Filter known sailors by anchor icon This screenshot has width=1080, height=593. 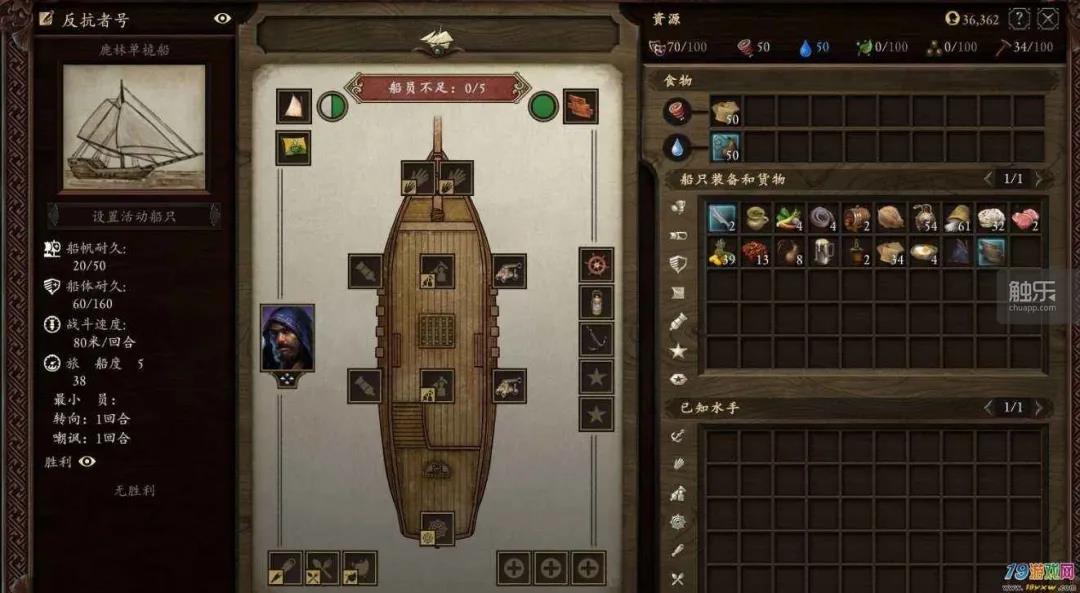(x=677, y=436)
